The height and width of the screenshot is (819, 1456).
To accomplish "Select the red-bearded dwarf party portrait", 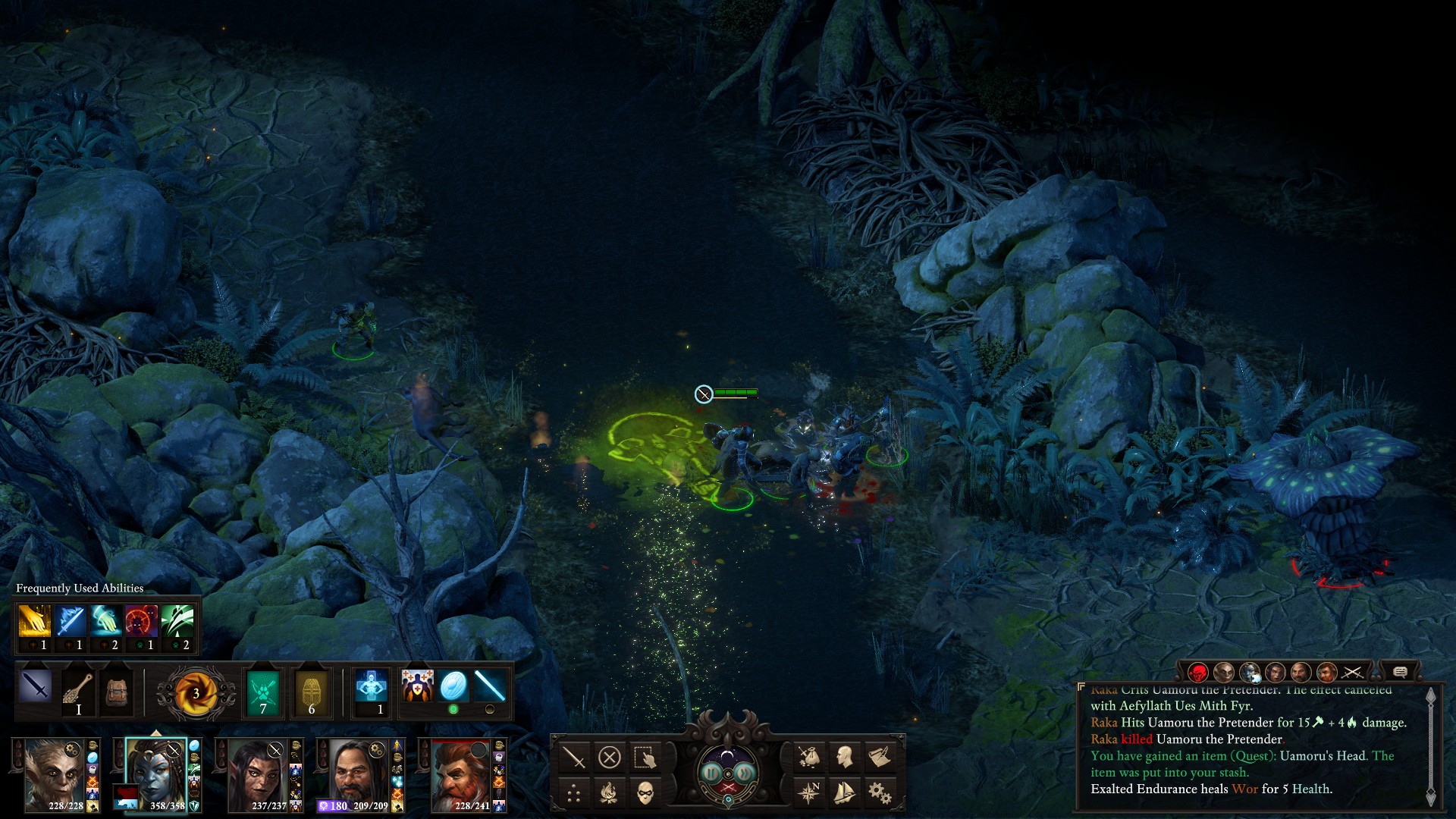I will pos(461,775).
